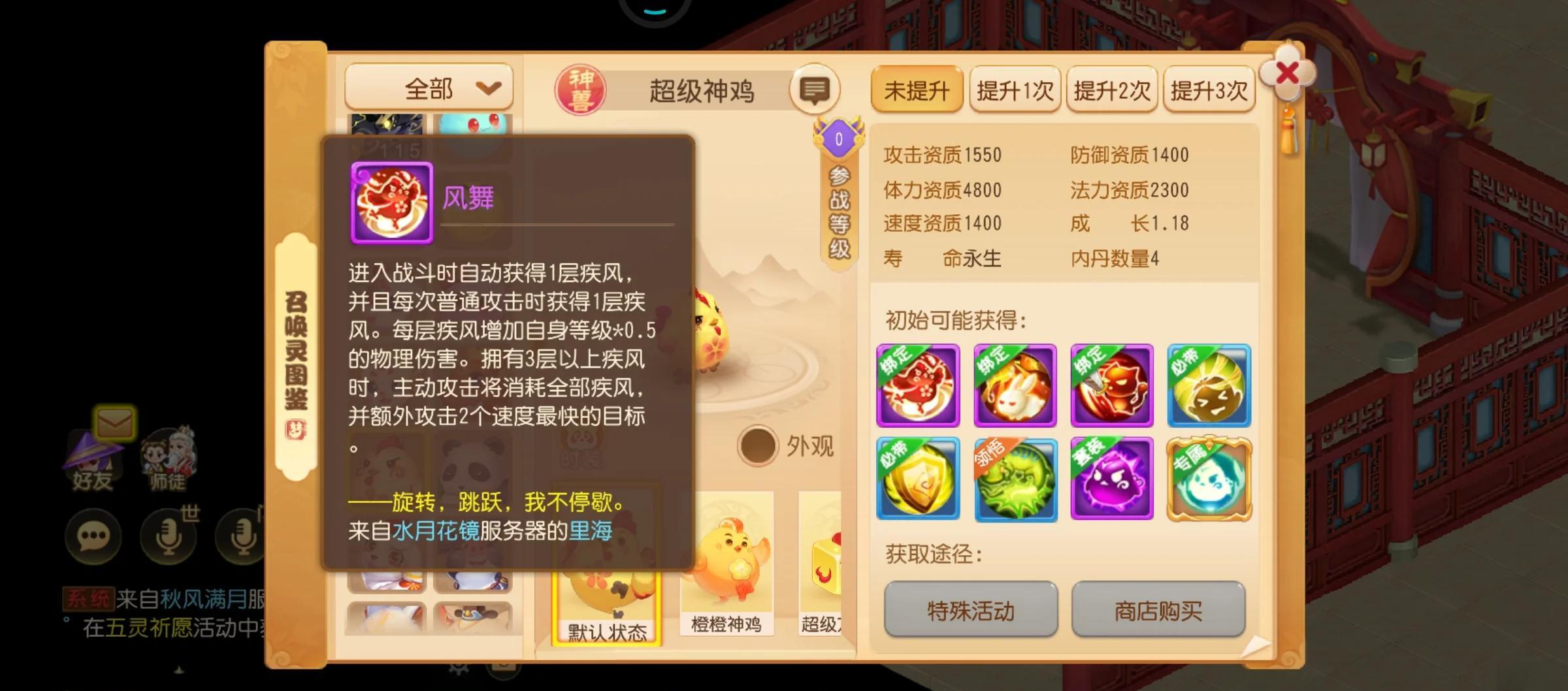Switch to the 提升3次 tab
This screenshot has height=691, width=1568.
[x=1208, y=90]
